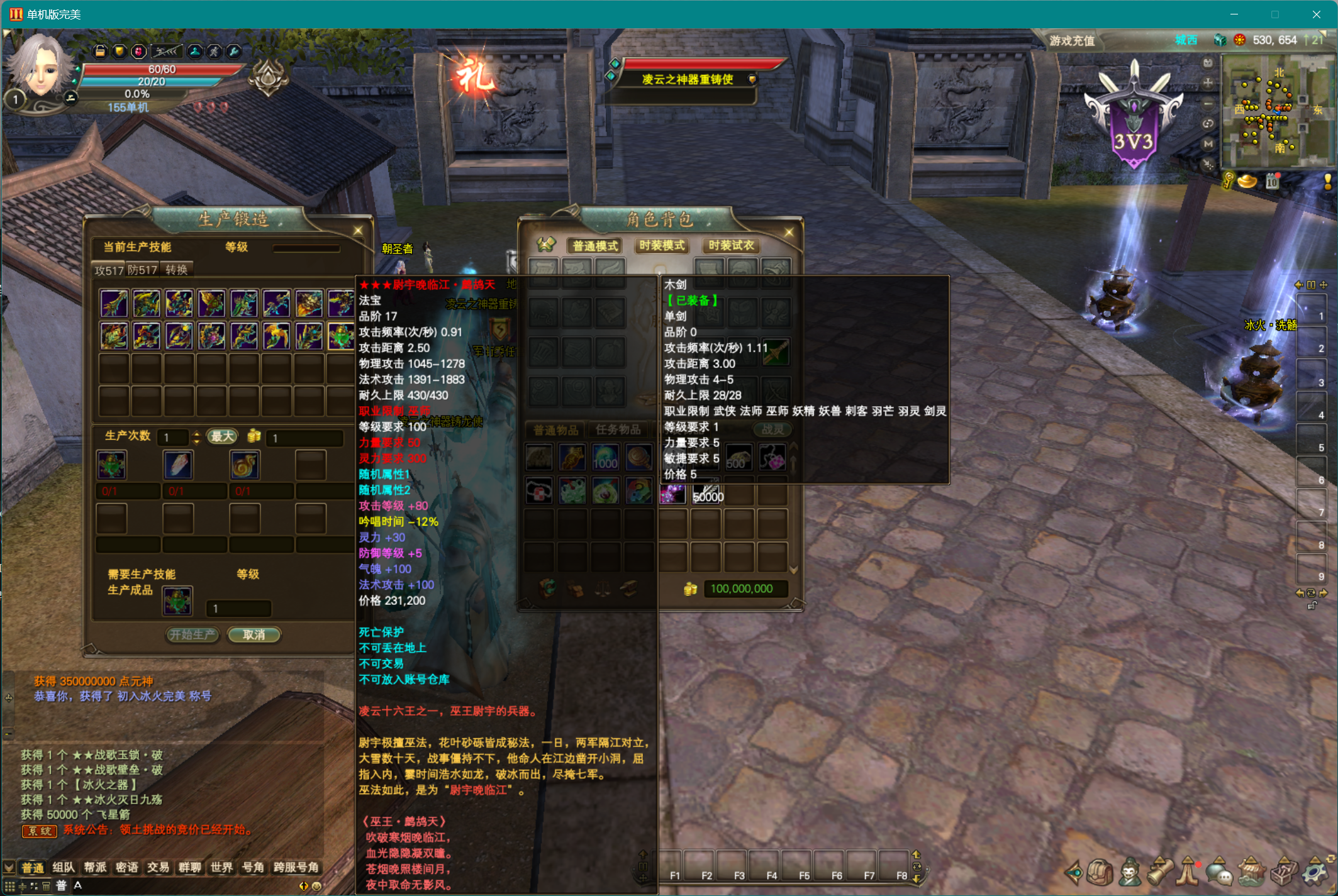Close the game window
This screenshot has width=1338, height=896.
pos(1316,14)
